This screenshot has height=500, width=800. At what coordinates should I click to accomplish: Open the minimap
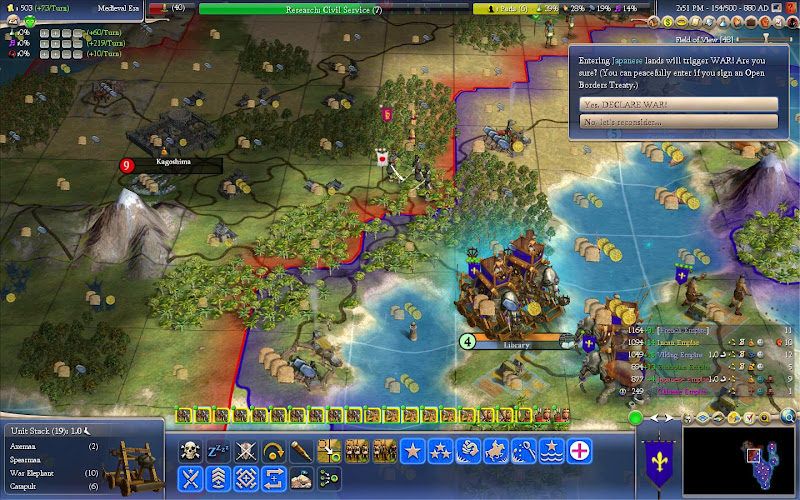coord(738,462)
